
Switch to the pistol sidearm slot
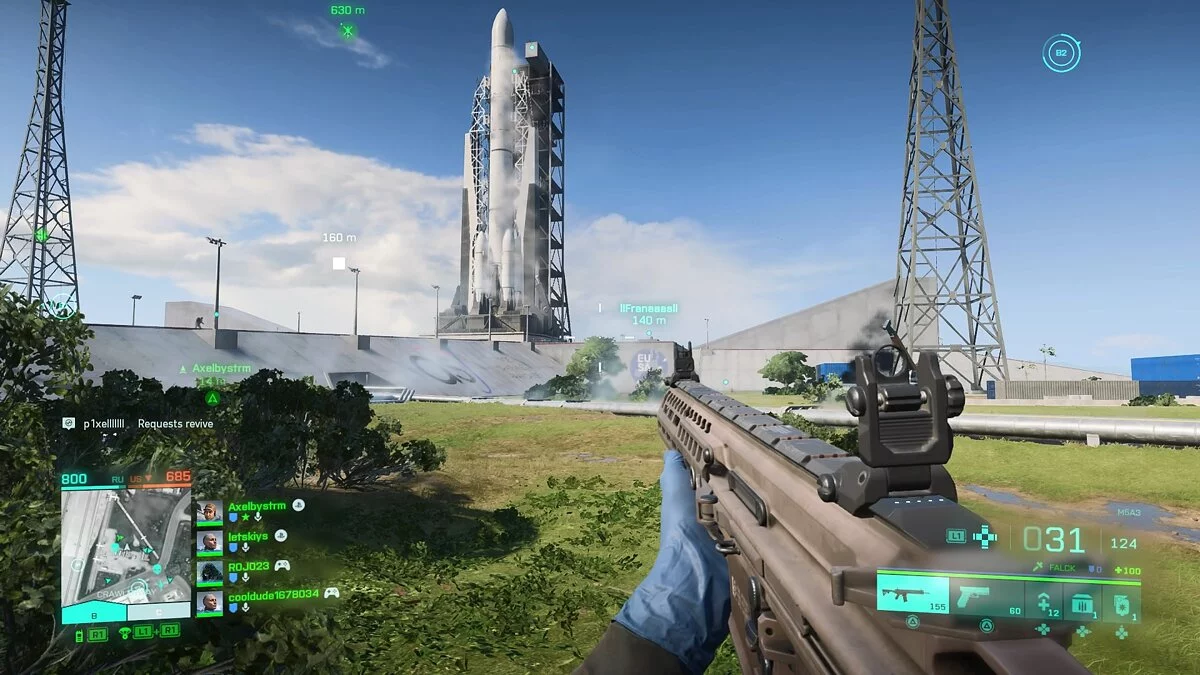pos(985,595)
